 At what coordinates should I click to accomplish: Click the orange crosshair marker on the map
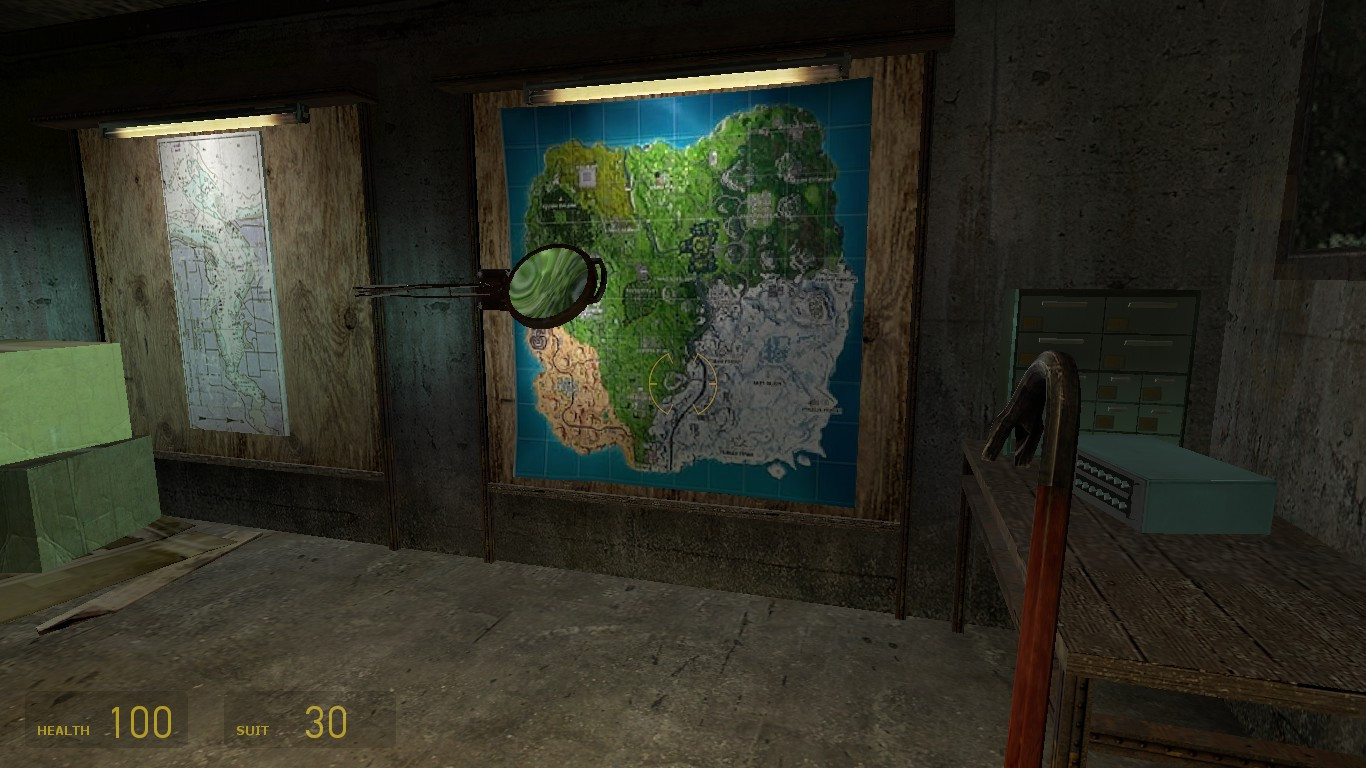(x=683, y=385)
